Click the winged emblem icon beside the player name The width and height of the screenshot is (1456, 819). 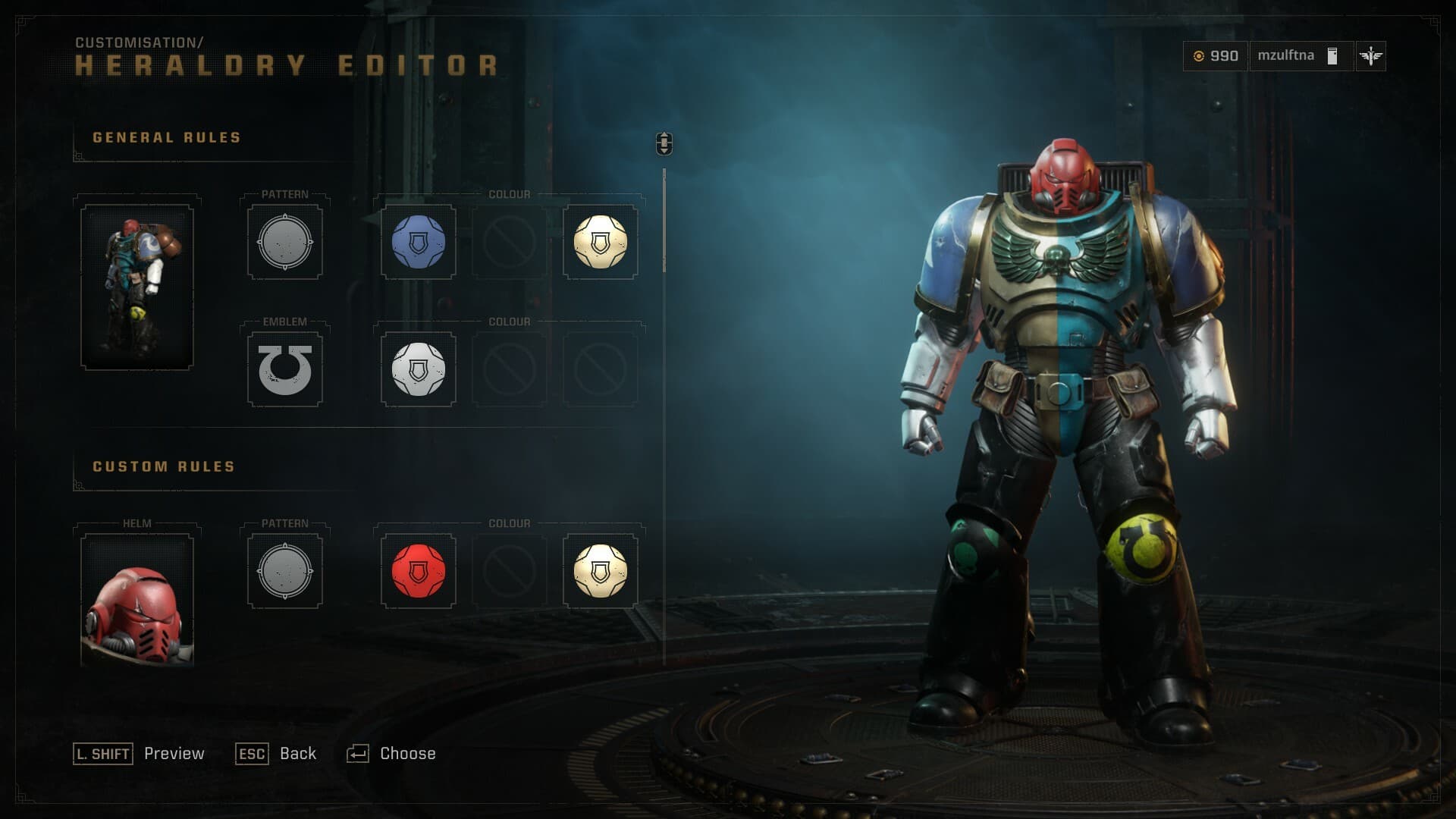[1370, 56]
